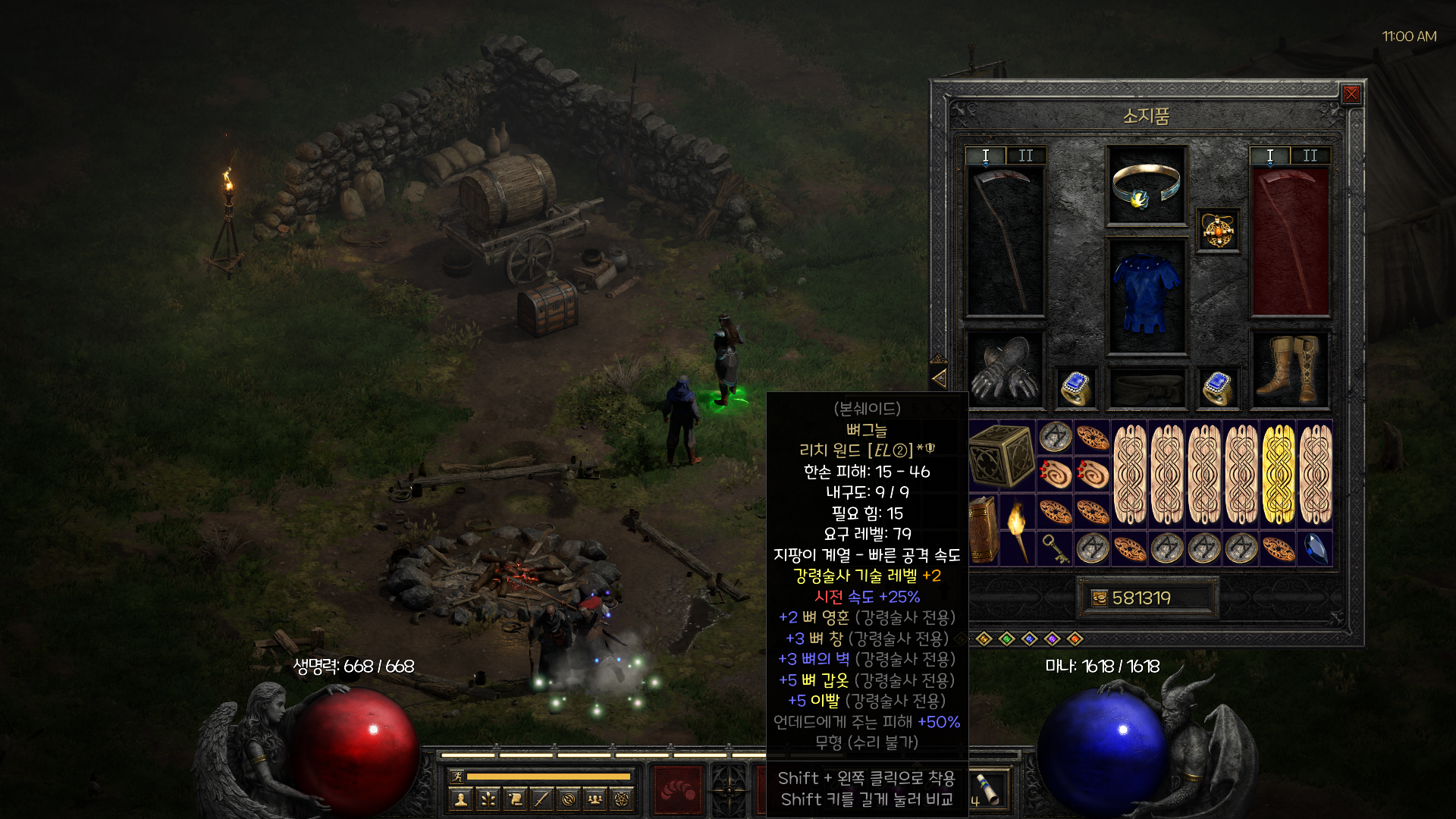Select the equipped leather boots

1289,370
